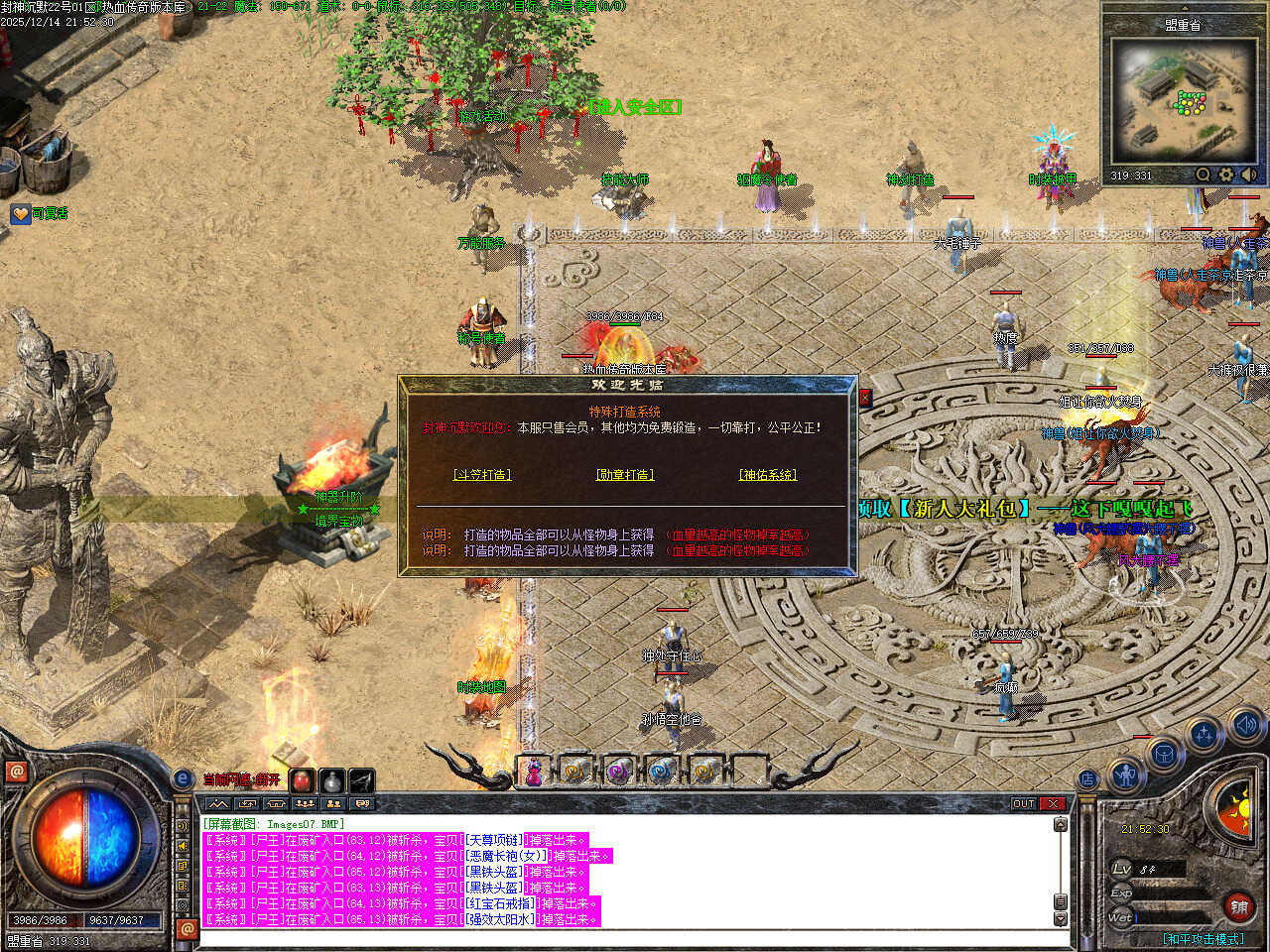Select the 神佑系统 link in the dialog
This screenshot has height=952, width=1270.
click(x=768, y=475)
